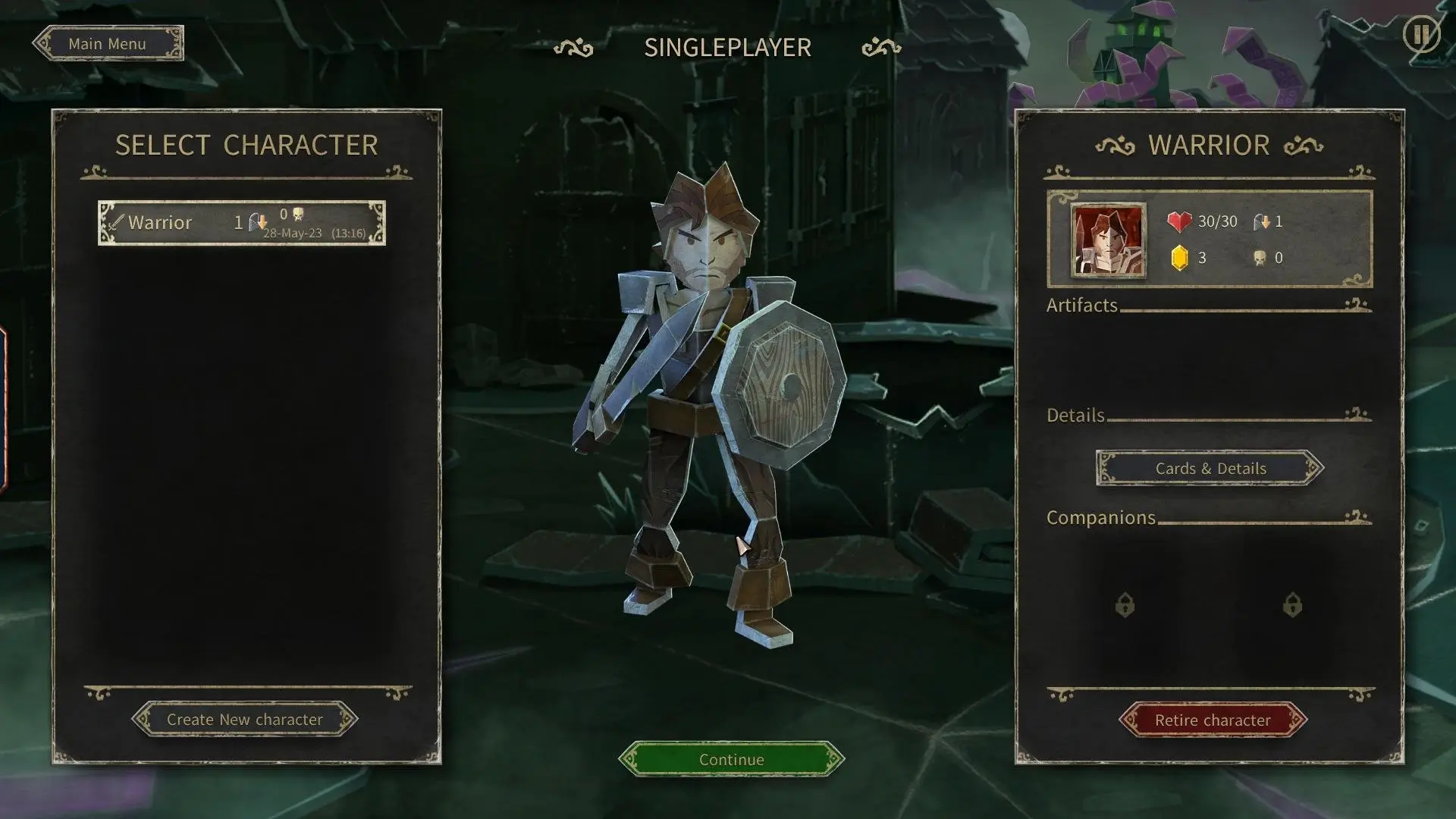Continue with the selected Warrior
Viewport: 1456px width, 819px height.
click(x=731, y=759)
